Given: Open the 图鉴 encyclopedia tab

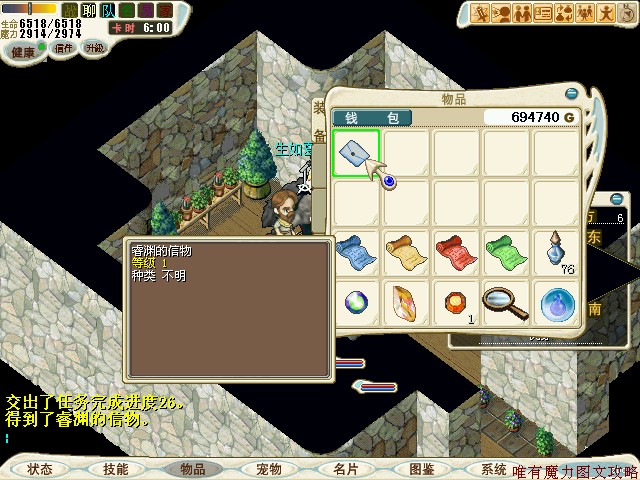Looking at the screenshot, I should coord(421,468).
